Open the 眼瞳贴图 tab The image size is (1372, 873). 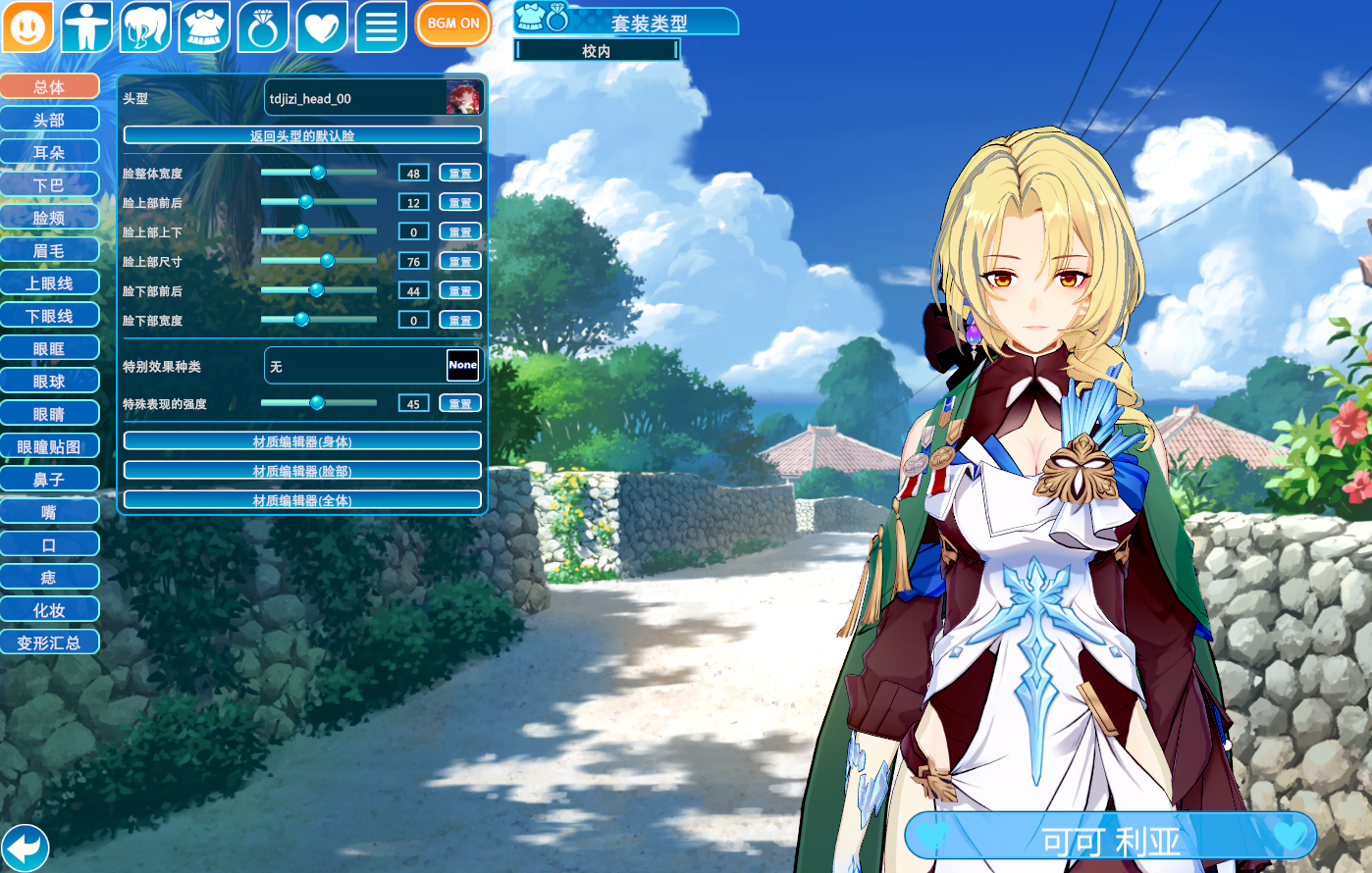click(x=49, y=446)
